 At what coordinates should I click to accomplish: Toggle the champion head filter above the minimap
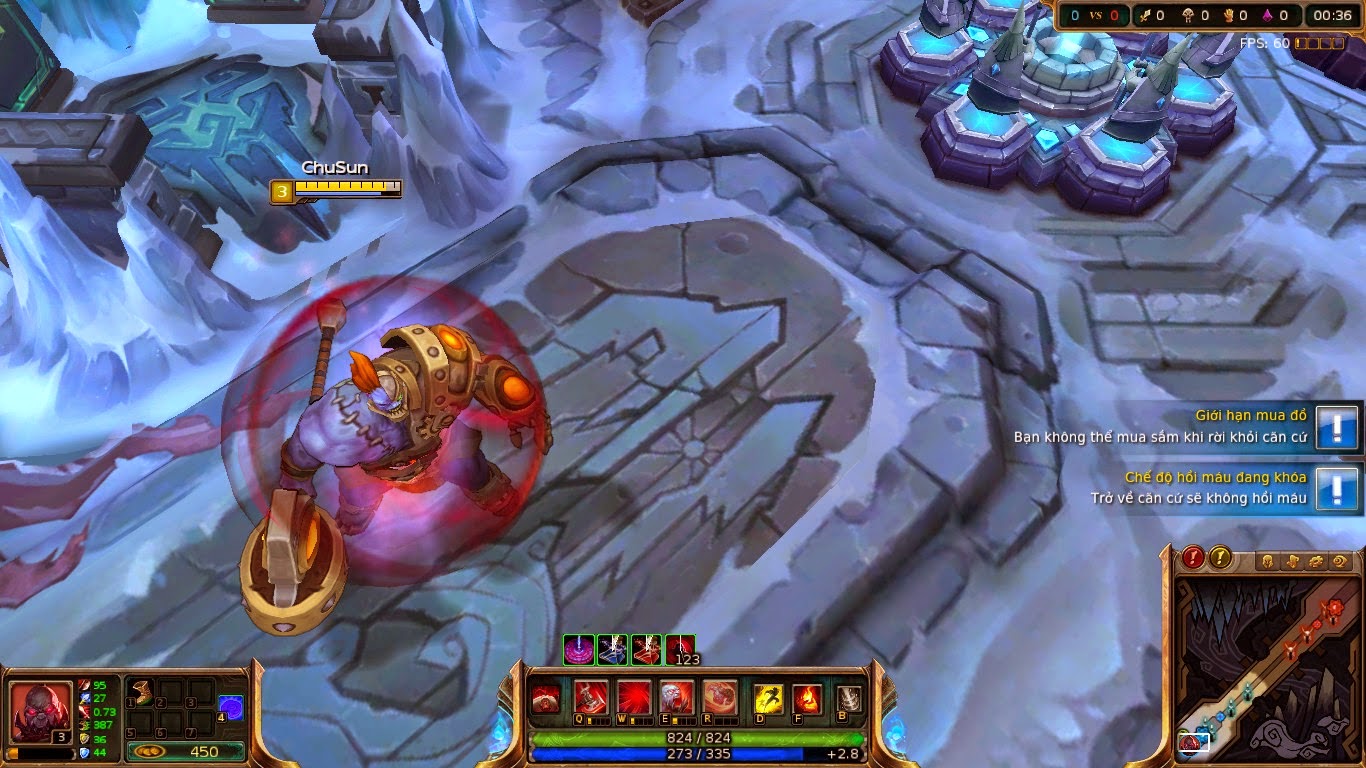pos(1267,560)
